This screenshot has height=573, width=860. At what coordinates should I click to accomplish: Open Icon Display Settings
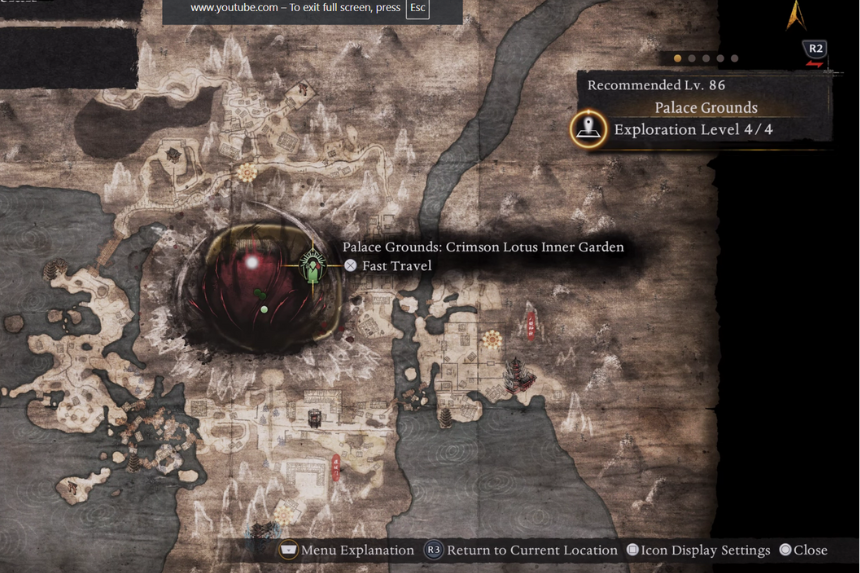[x=698, y=550]
